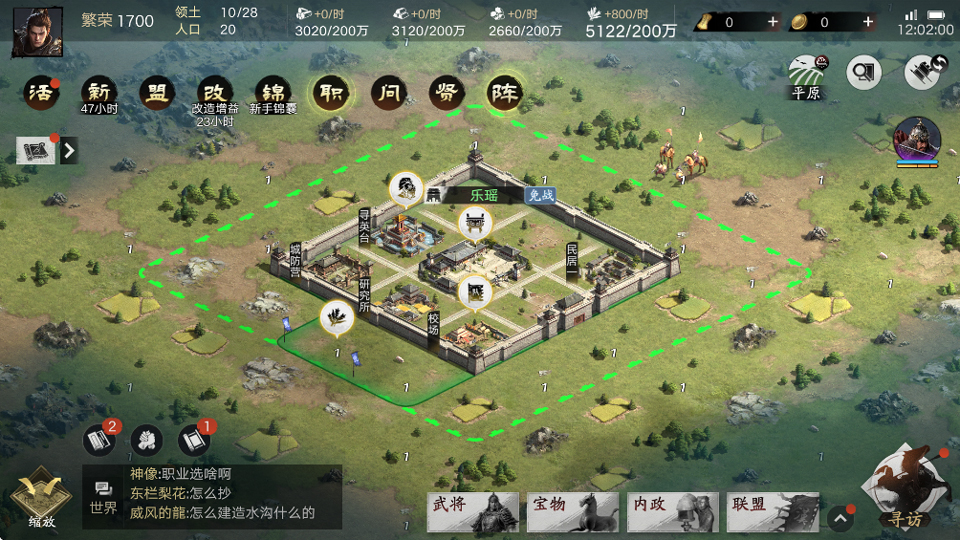Open the 阵 formation icon

(505, 94)
